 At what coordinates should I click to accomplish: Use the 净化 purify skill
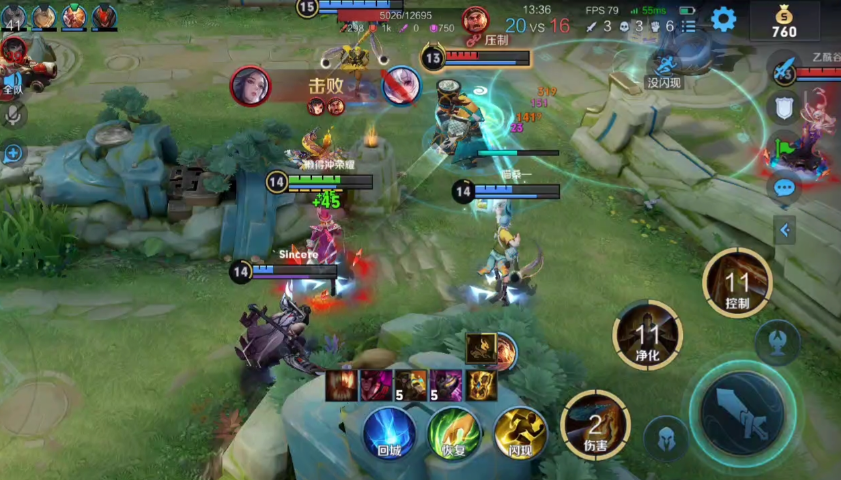(647, 335)
